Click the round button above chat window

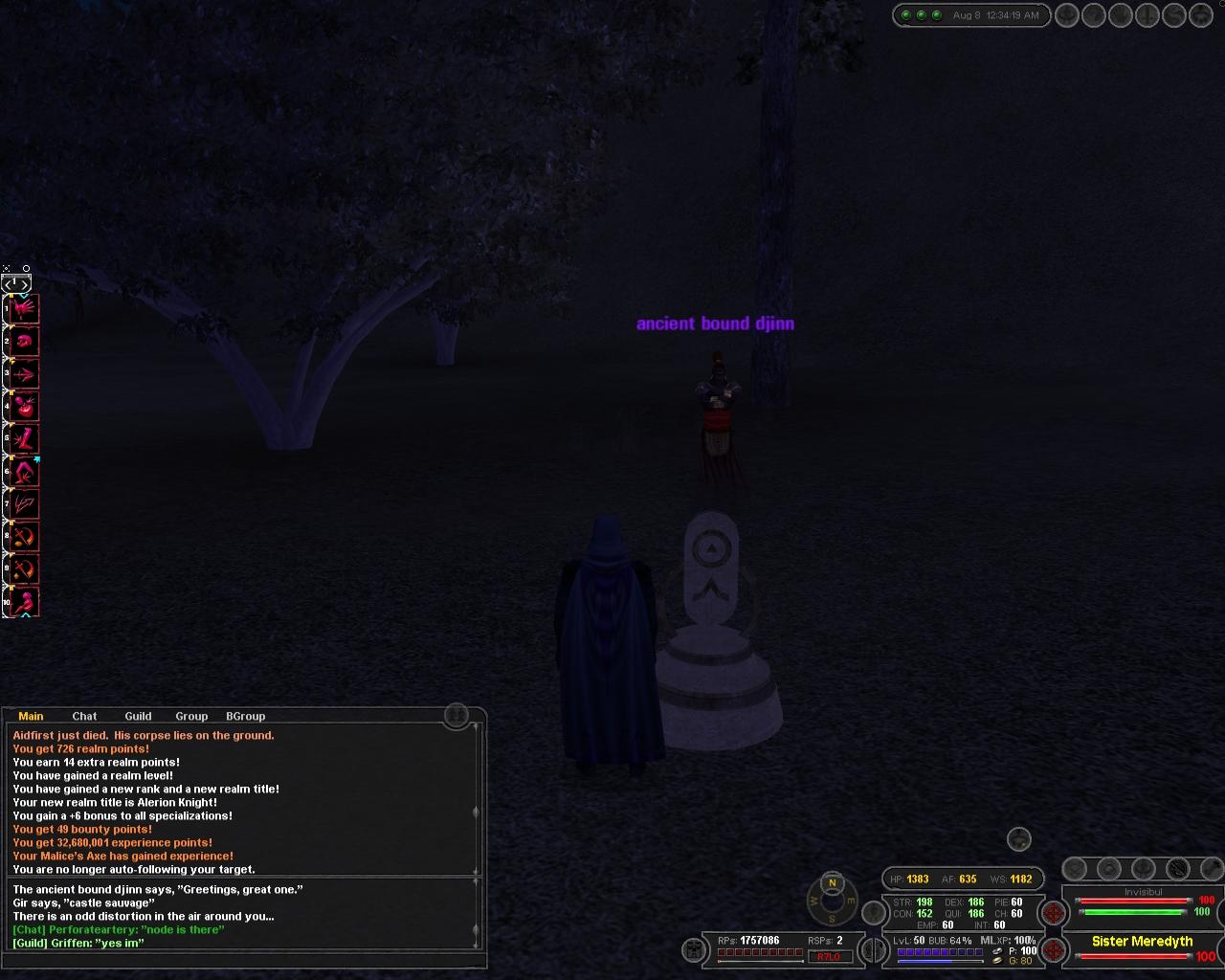[x=457, y=715]
